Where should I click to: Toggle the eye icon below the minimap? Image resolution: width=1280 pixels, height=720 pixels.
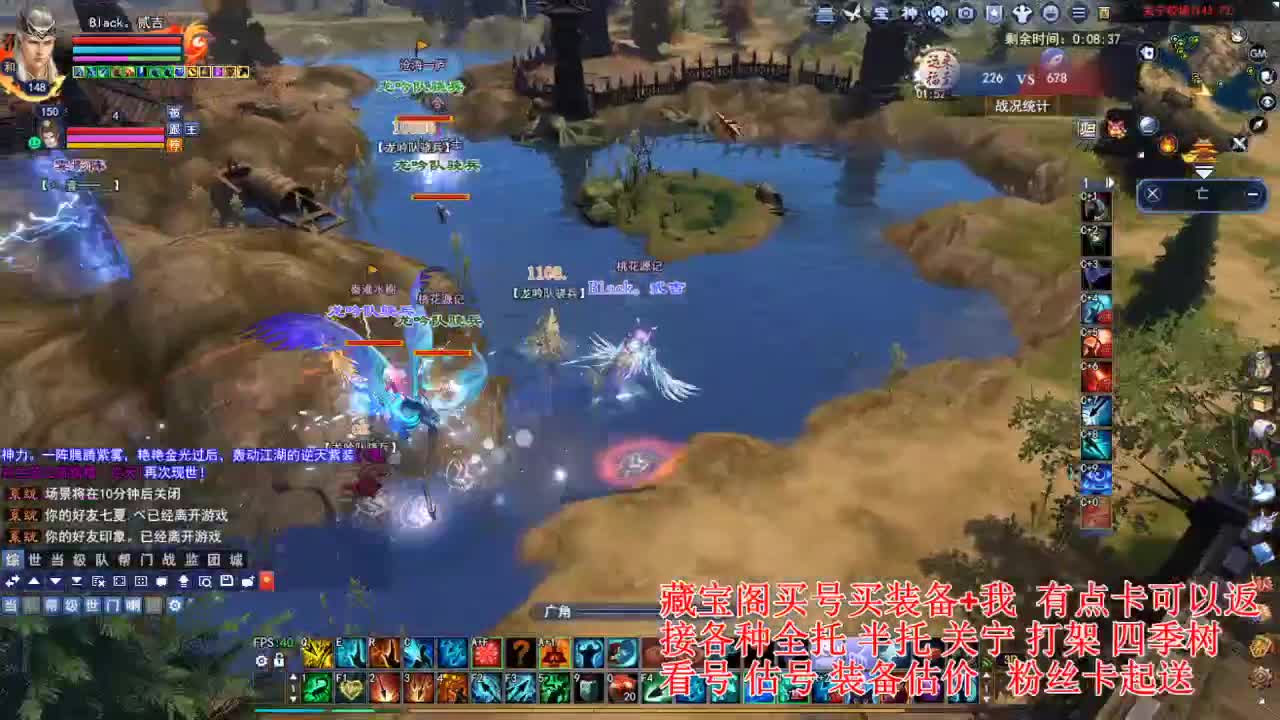coord(1266,102)
